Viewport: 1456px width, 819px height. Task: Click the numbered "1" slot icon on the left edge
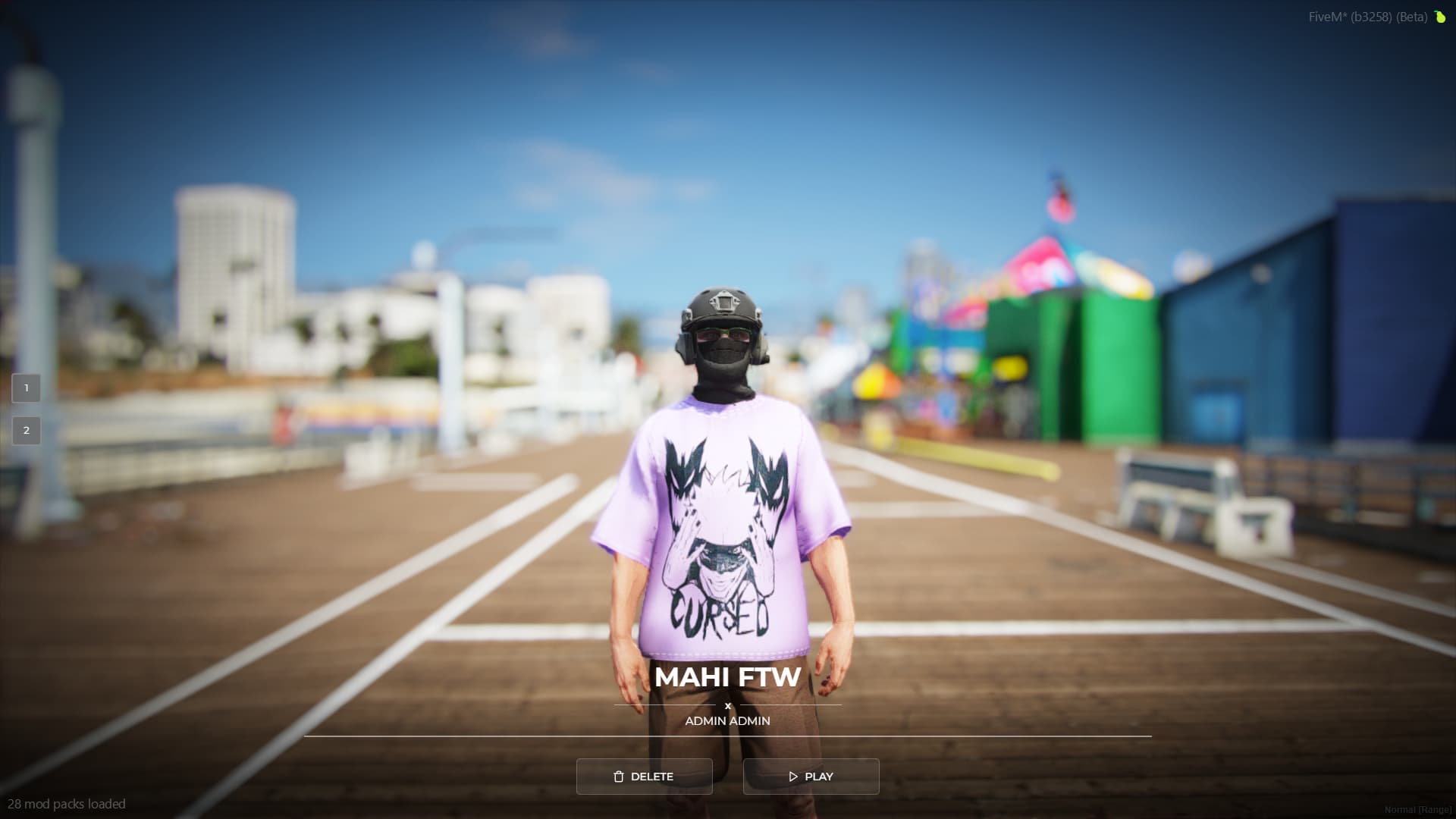click(27, 388)
